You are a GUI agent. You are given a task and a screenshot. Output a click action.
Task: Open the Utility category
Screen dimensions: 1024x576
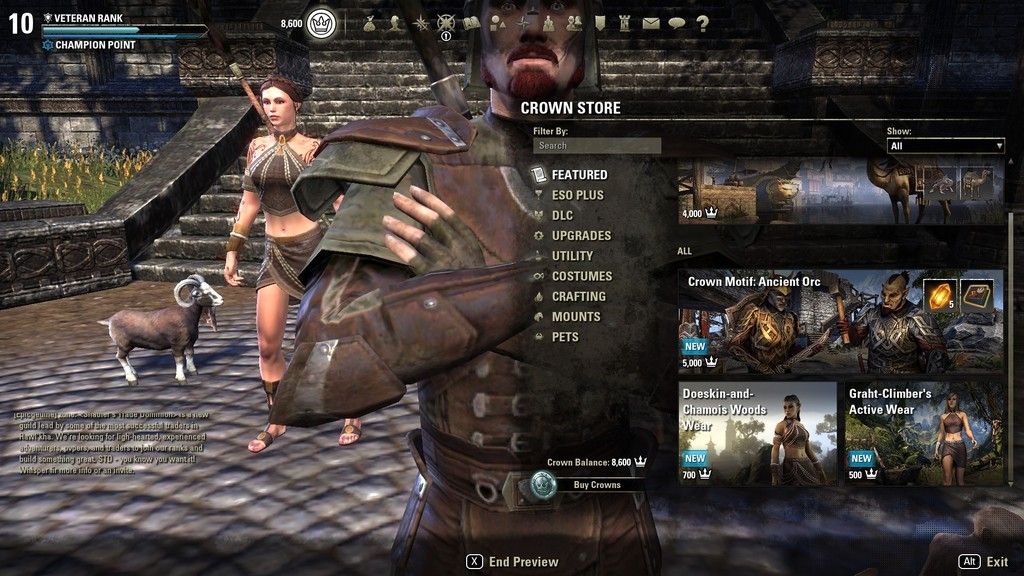(x=572, y=256)
